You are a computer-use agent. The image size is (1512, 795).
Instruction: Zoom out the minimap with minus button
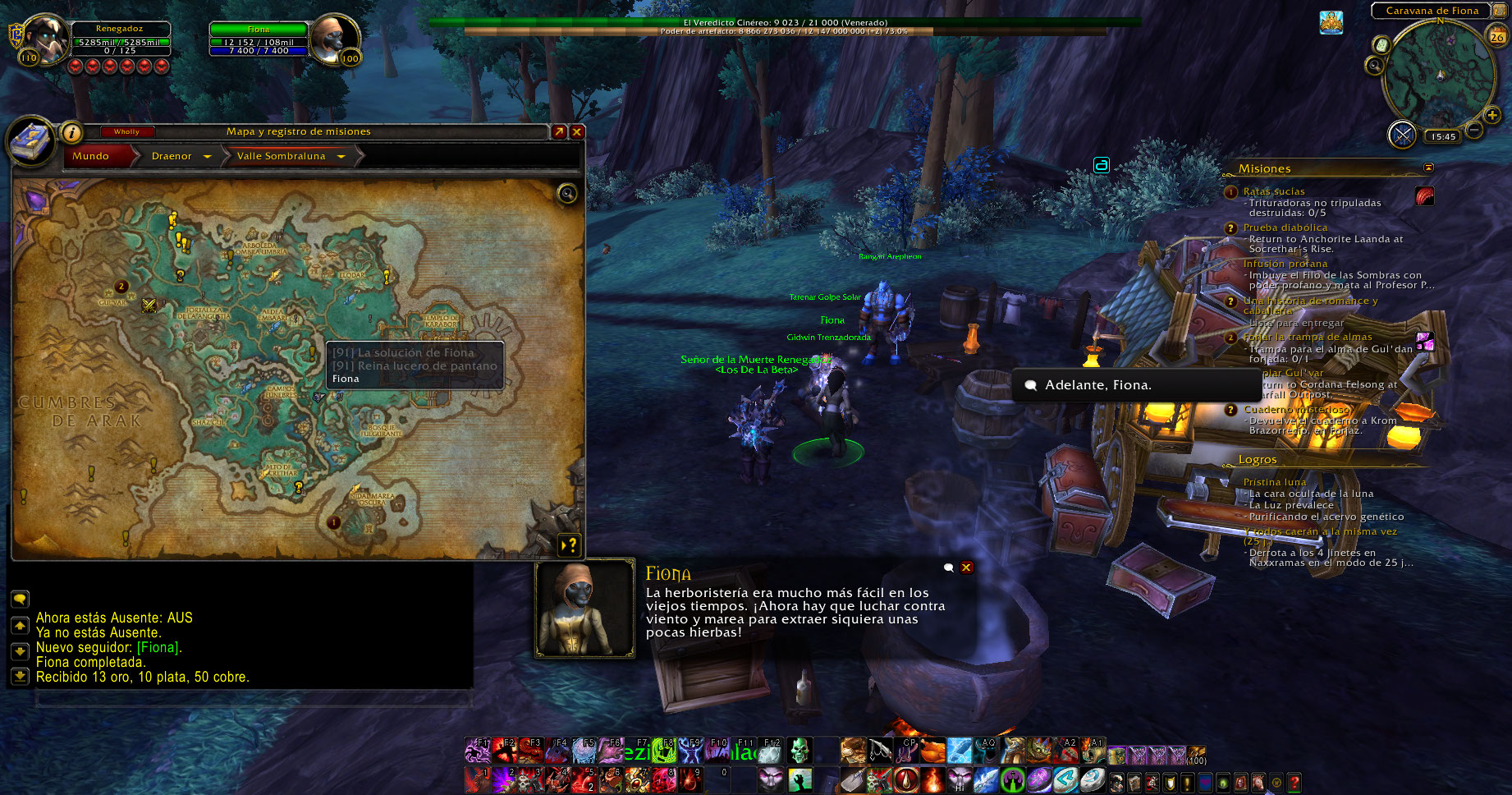coord(1474,130)
